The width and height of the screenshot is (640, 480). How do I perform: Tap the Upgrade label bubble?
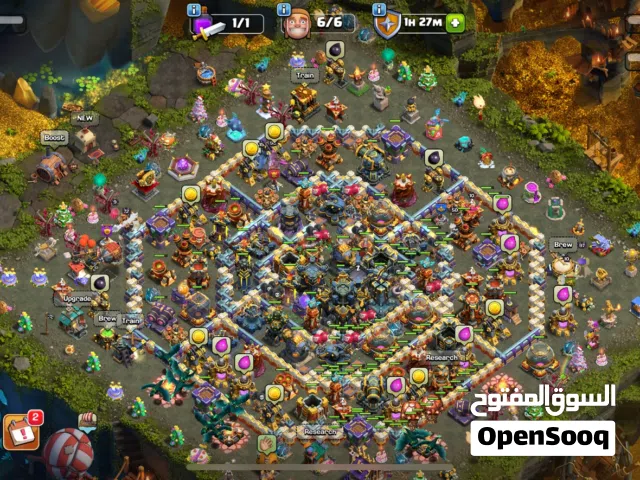(78, 299)
